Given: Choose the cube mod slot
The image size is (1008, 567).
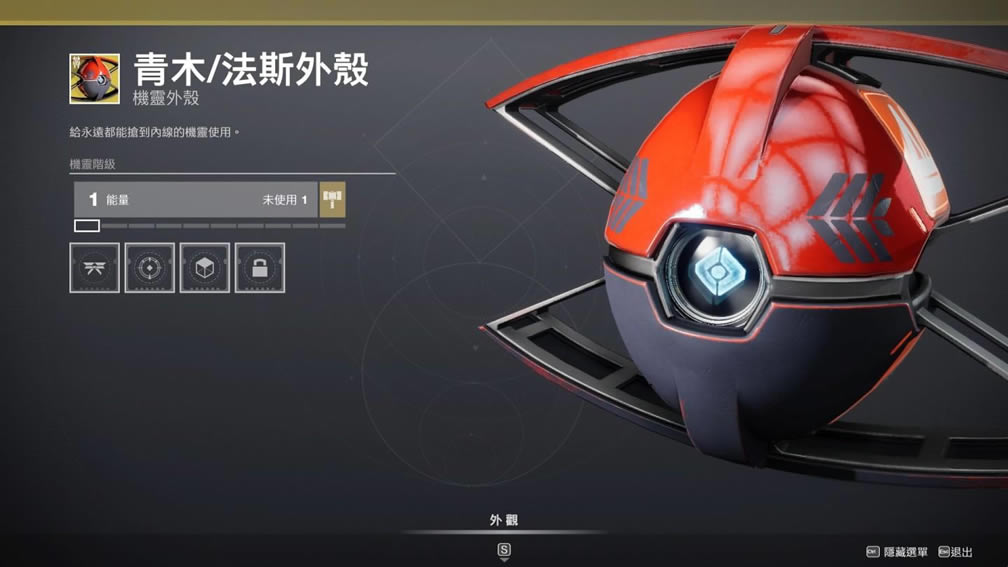Looking at the screenshot, I should click(205, 268).
